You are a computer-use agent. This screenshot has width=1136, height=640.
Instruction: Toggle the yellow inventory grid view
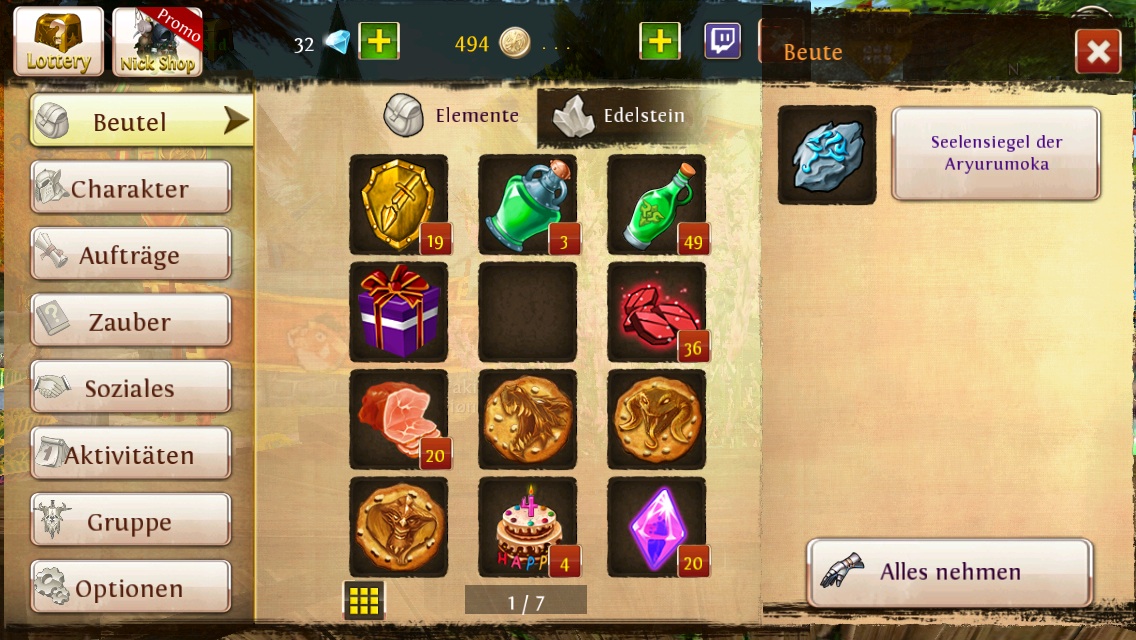[x=364, y=600]
